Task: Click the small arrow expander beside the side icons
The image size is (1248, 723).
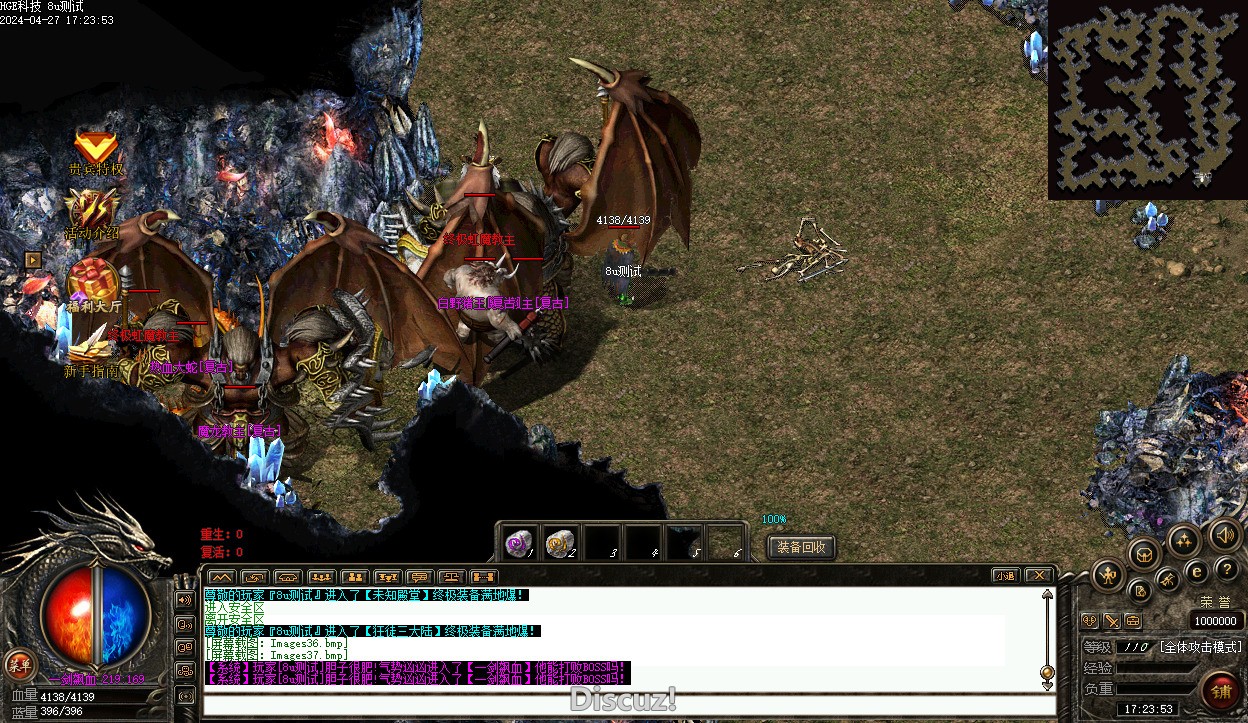Action: click(33, 259)
